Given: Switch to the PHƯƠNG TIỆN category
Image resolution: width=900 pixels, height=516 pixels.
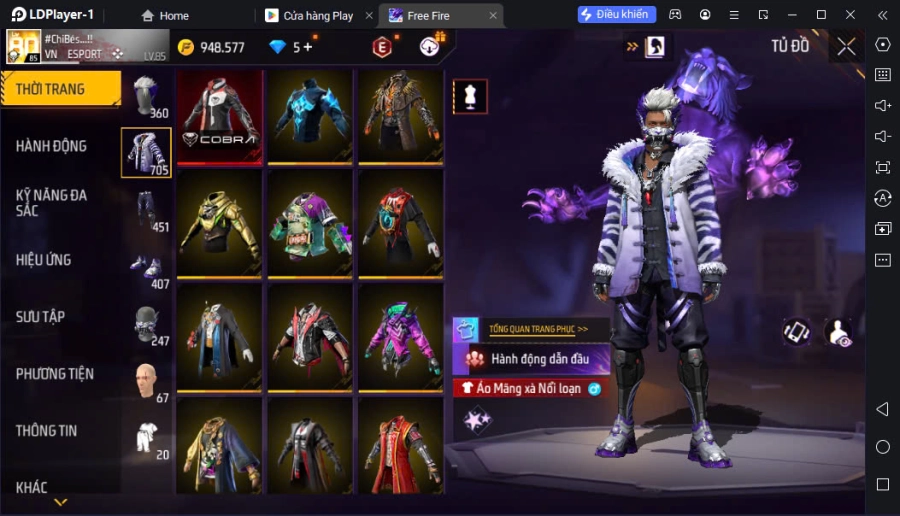Looking at the screenshot, I should coord(55,374).
